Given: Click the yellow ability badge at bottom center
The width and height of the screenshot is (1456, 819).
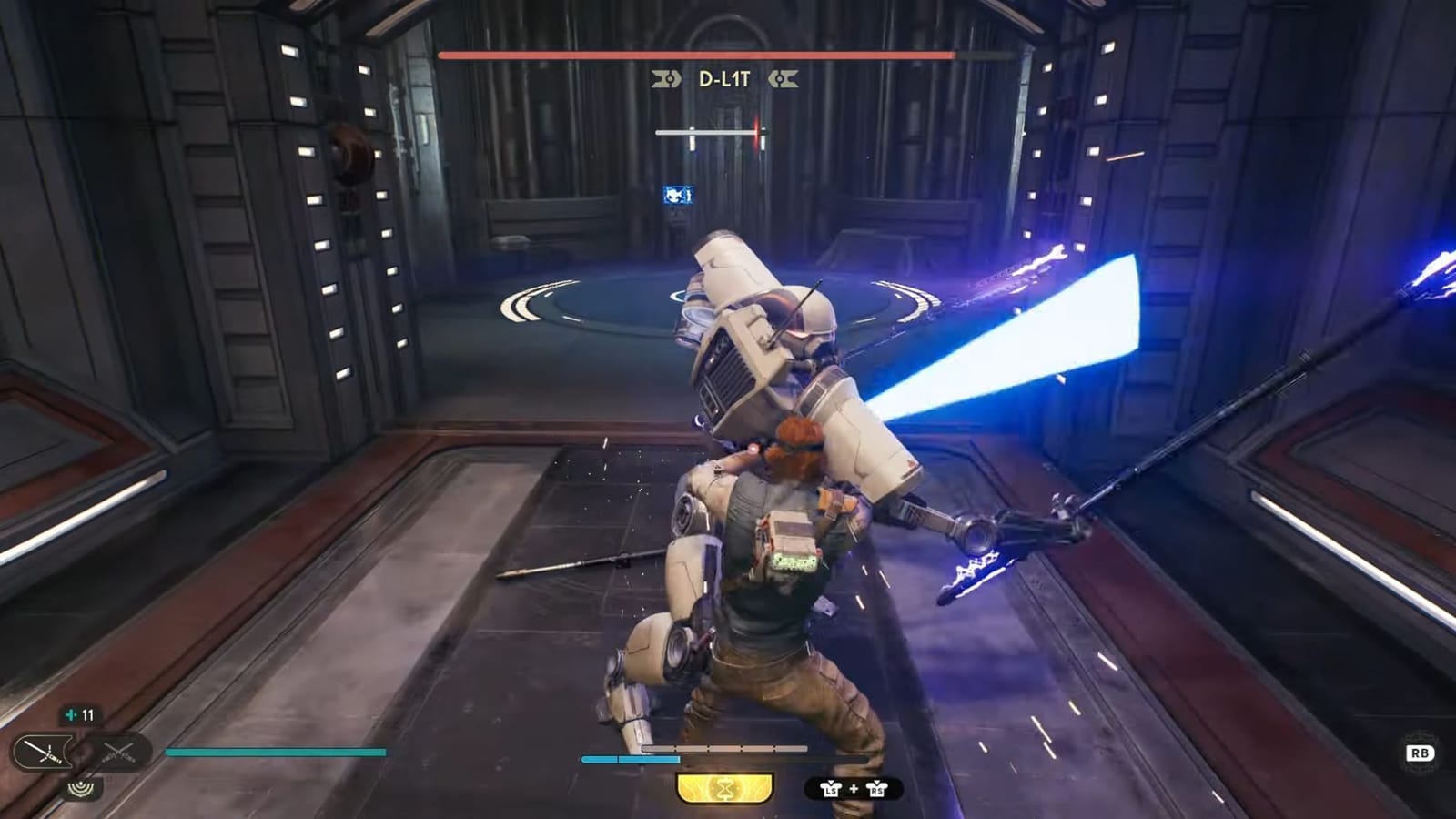Looking at the screenshot, I should (725, 788).
